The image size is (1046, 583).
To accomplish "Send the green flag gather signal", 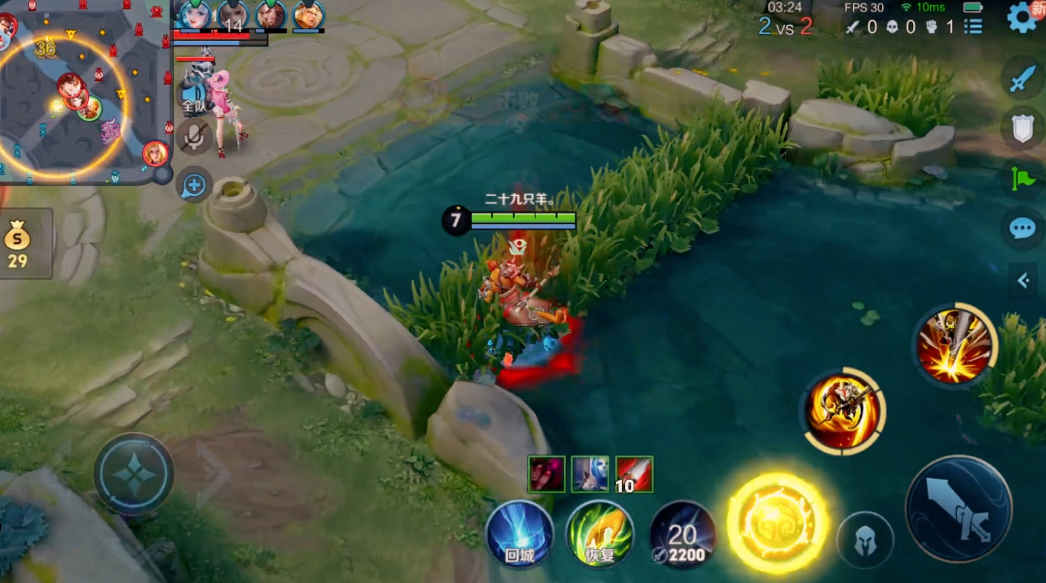I will 1022,178.
